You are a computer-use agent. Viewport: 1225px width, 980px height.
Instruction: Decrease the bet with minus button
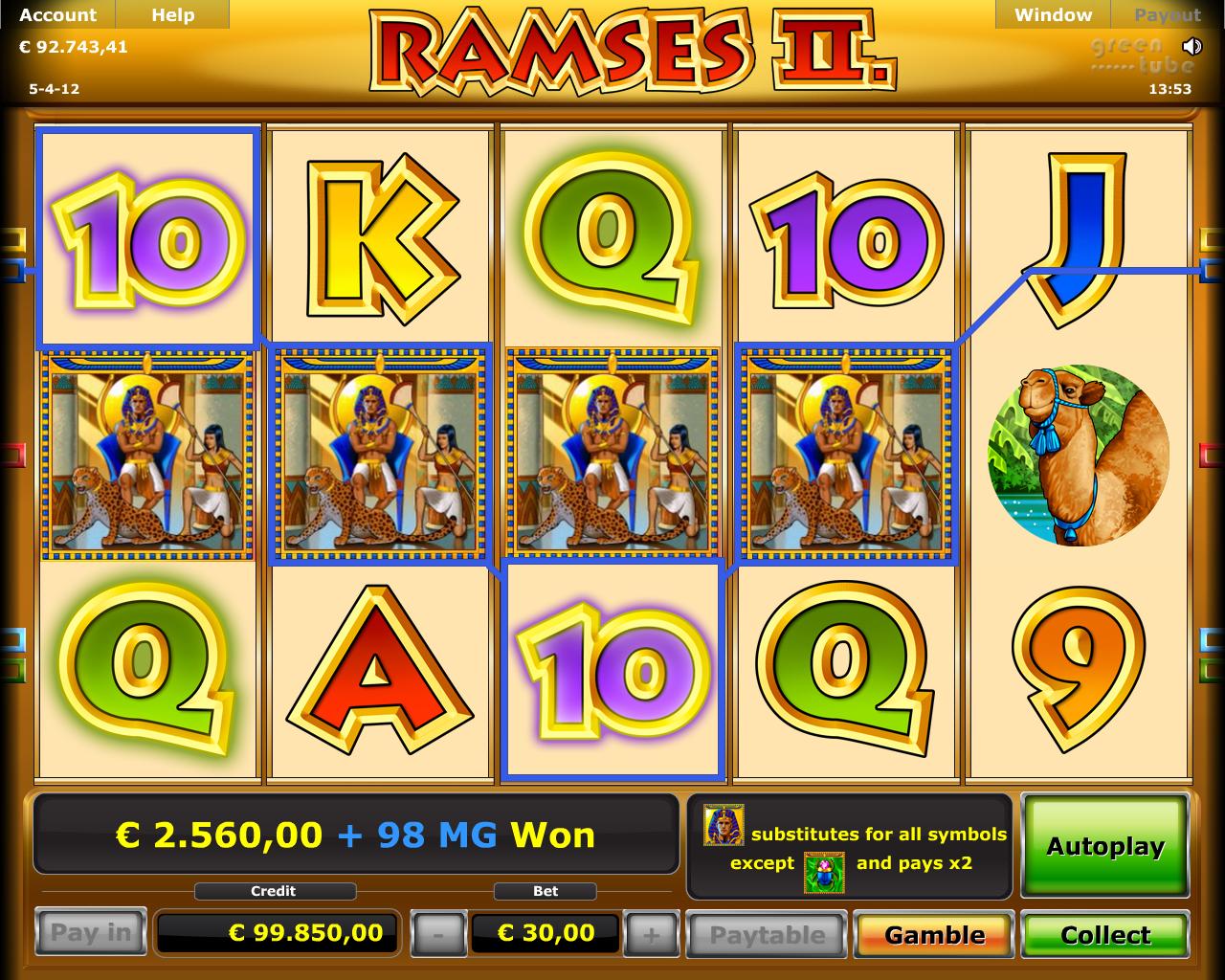click(437, 934)
